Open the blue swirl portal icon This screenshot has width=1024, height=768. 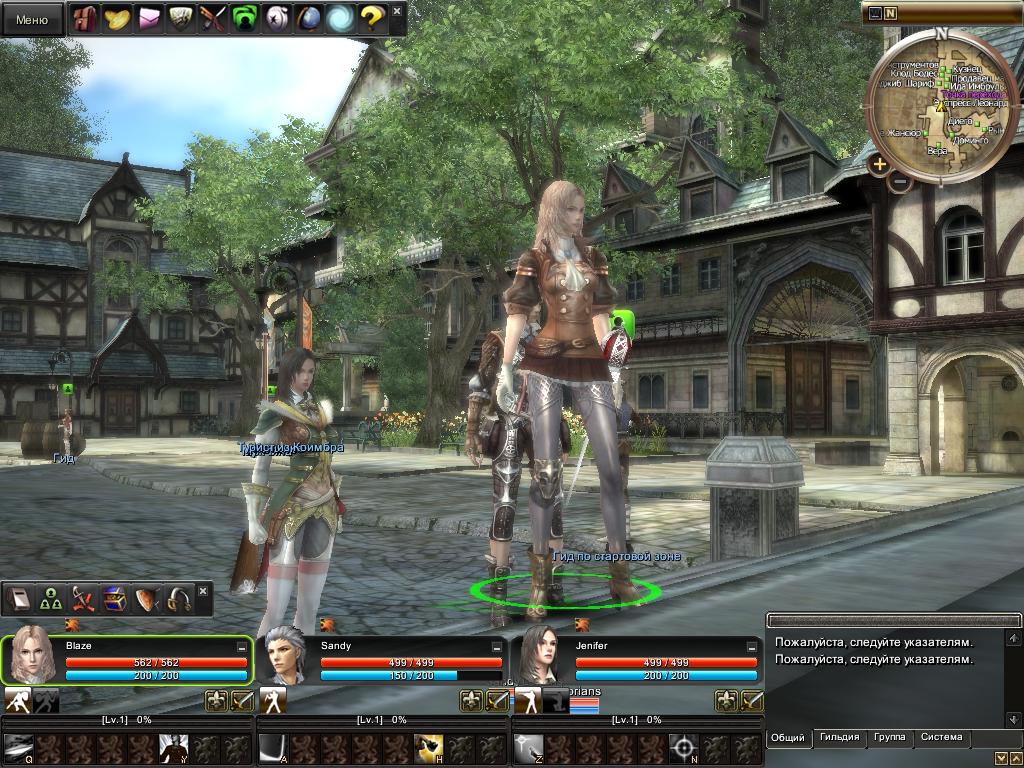pos(340,17)
